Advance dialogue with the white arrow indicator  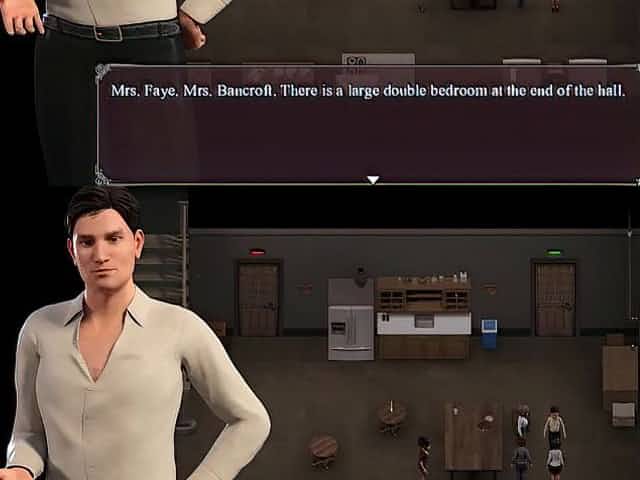click(373, 180)
